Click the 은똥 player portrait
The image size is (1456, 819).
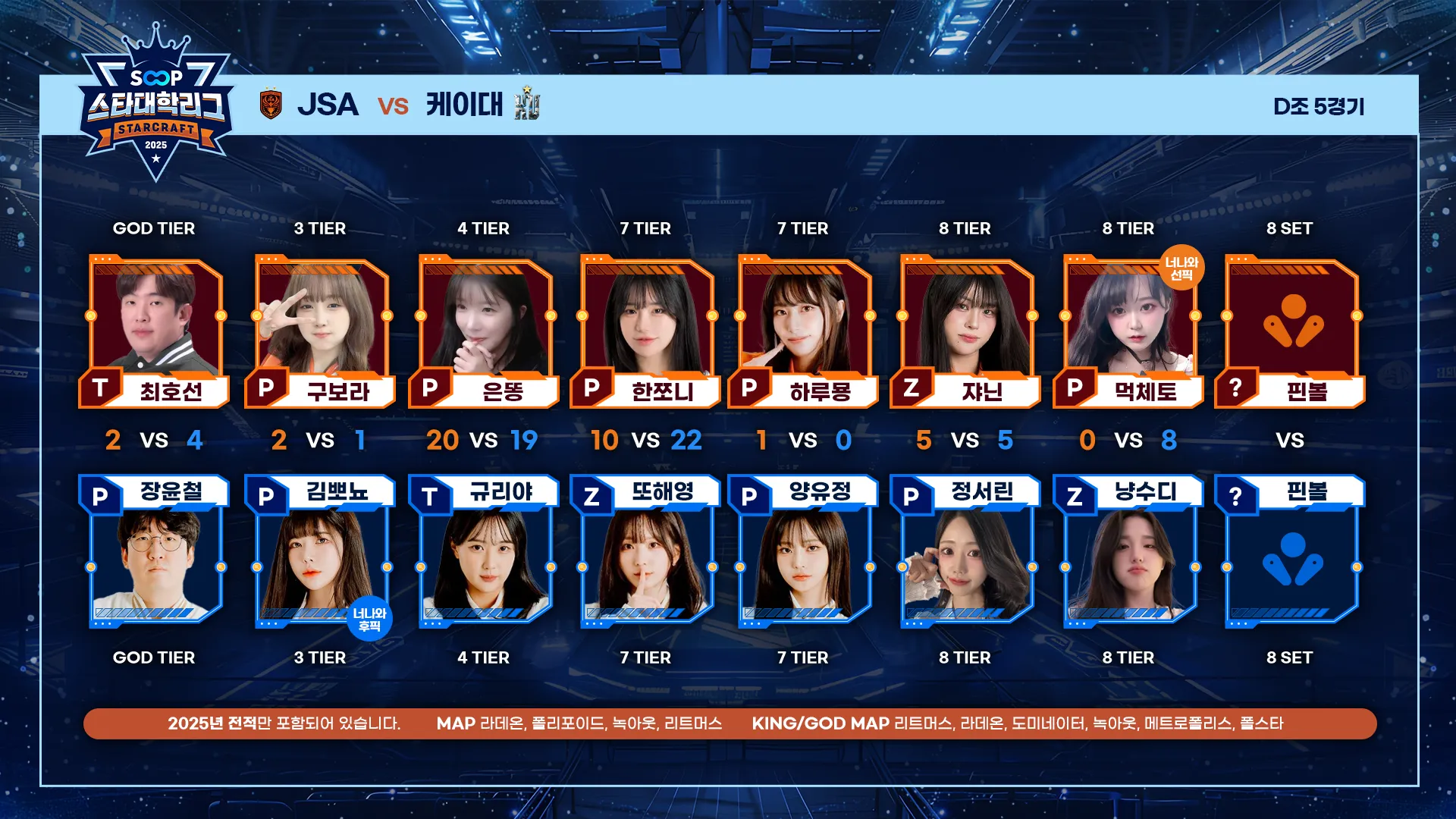485,322
